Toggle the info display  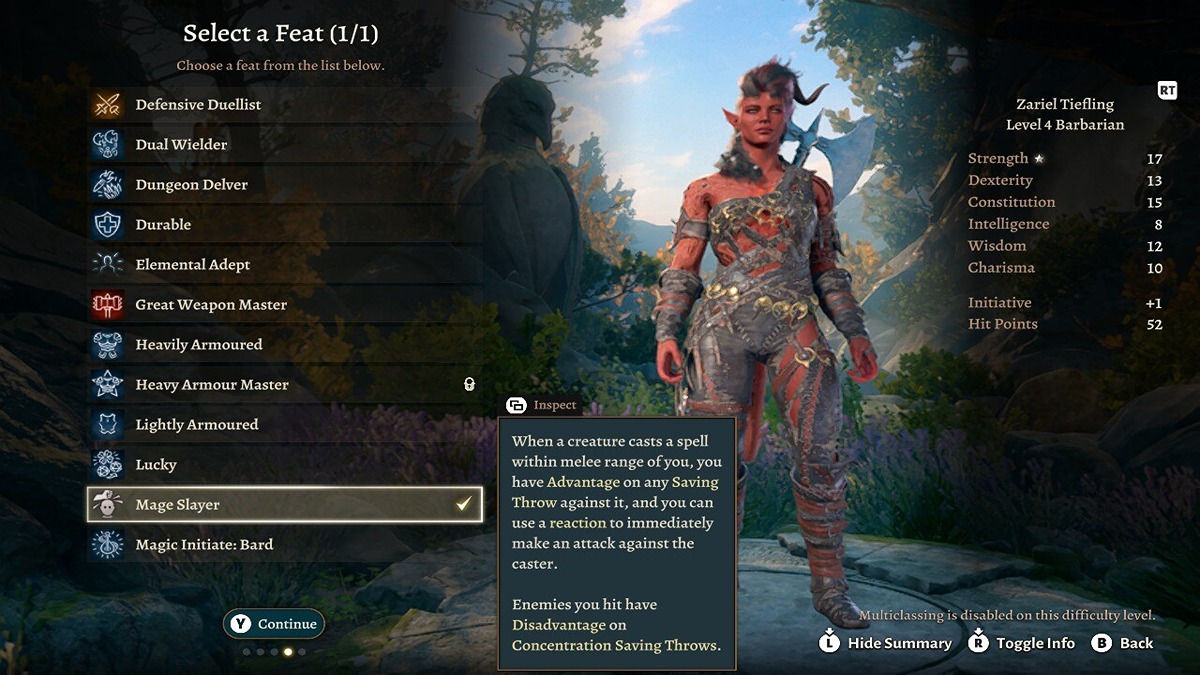tap(1022, 643)
